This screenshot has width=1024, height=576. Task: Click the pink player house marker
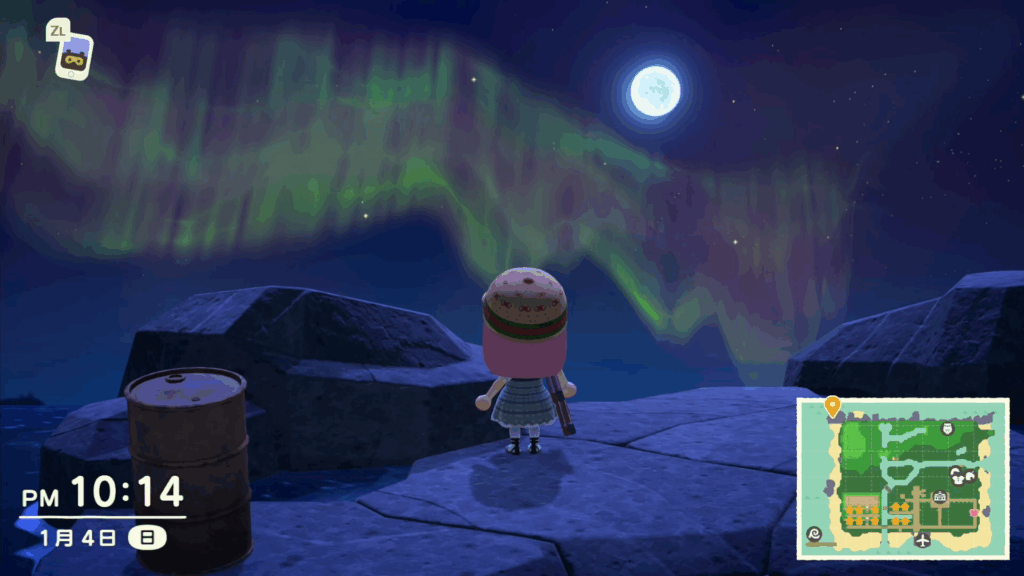point(974,513)
